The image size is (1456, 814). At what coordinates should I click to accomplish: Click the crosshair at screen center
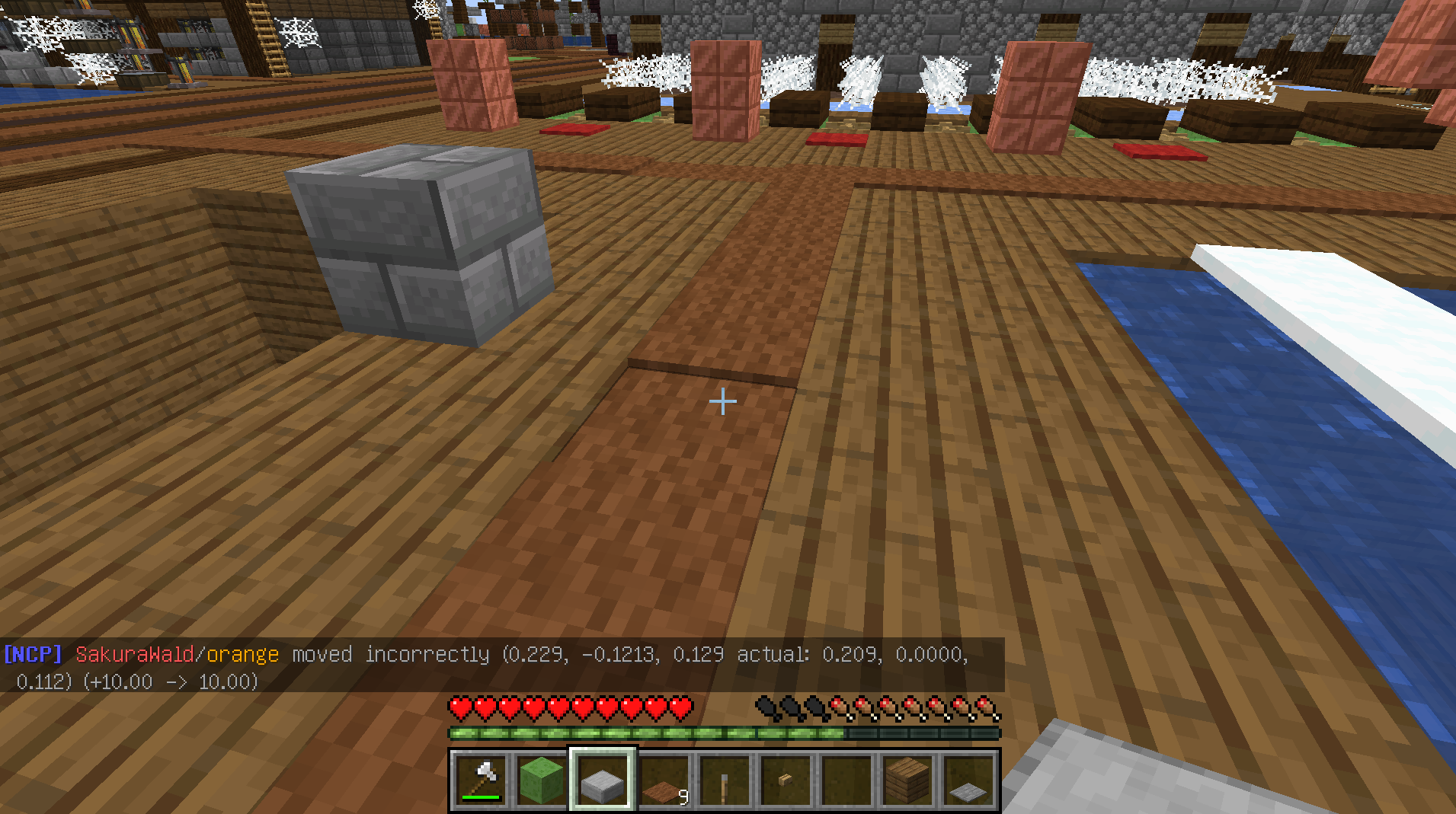coord(722,401)
